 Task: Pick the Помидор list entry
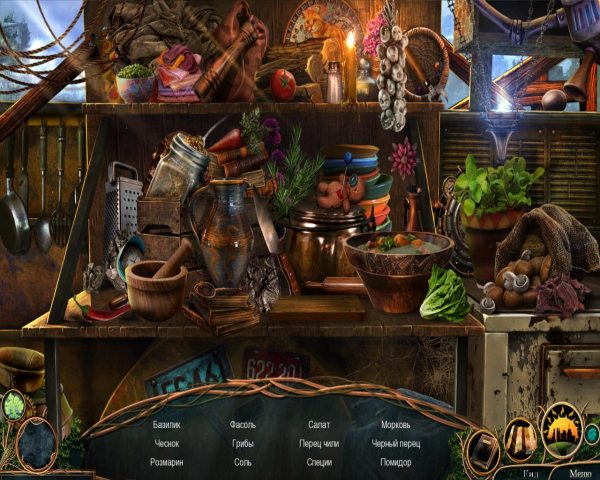395,462
